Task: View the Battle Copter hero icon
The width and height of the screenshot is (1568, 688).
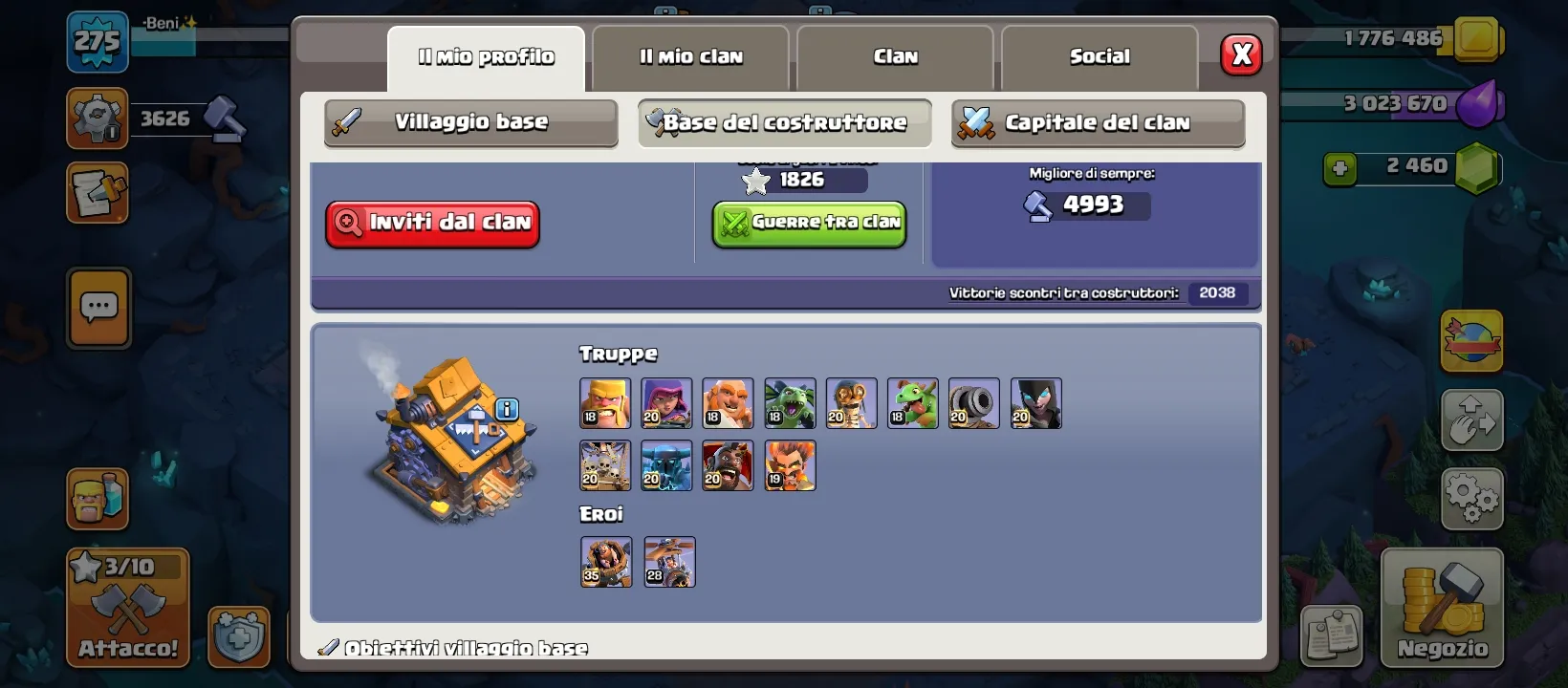Action: (x=669, y=563)
